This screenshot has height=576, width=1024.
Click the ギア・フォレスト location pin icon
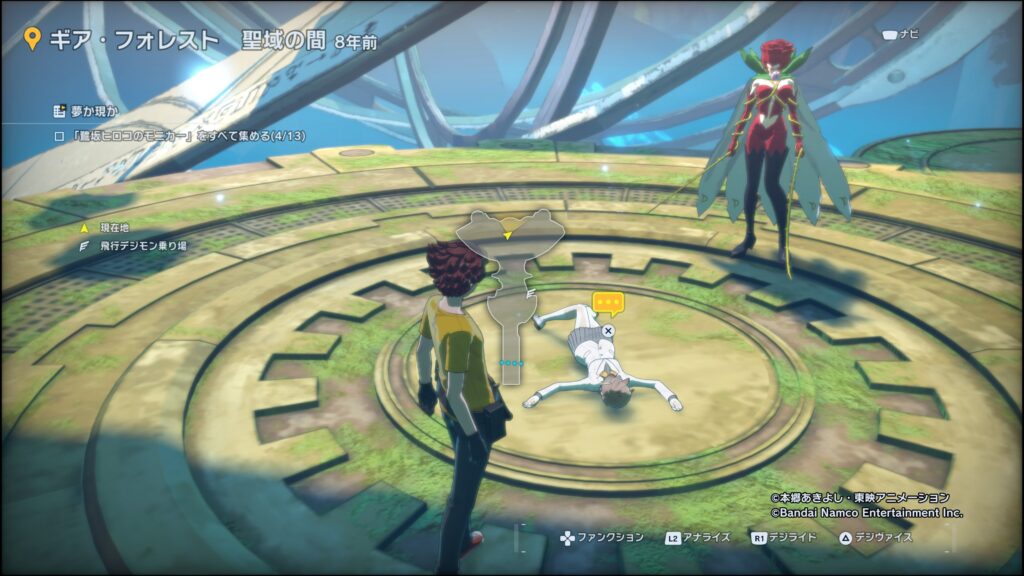point(32,41)
